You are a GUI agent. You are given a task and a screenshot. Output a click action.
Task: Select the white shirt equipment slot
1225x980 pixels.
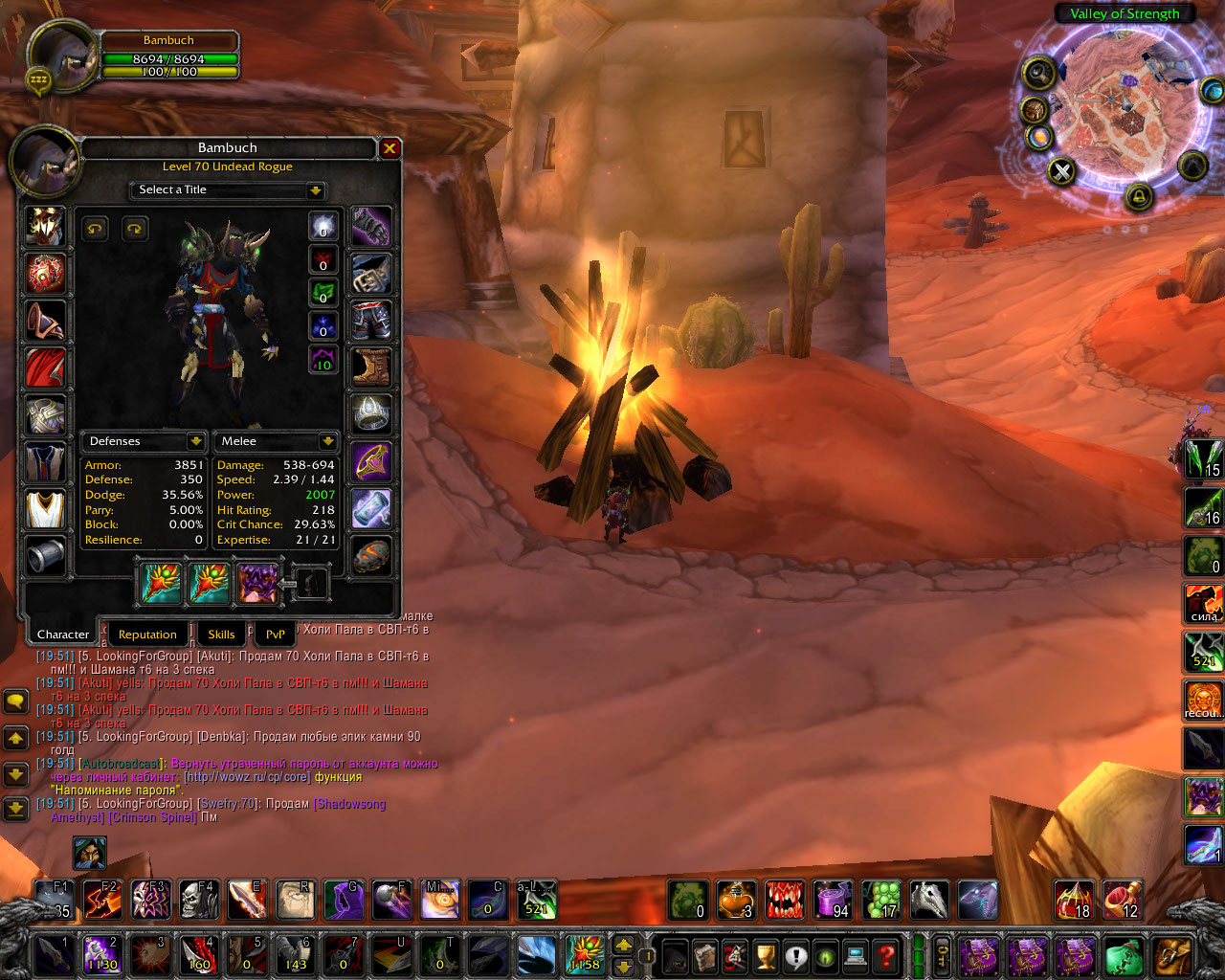[x=45, y=509]
